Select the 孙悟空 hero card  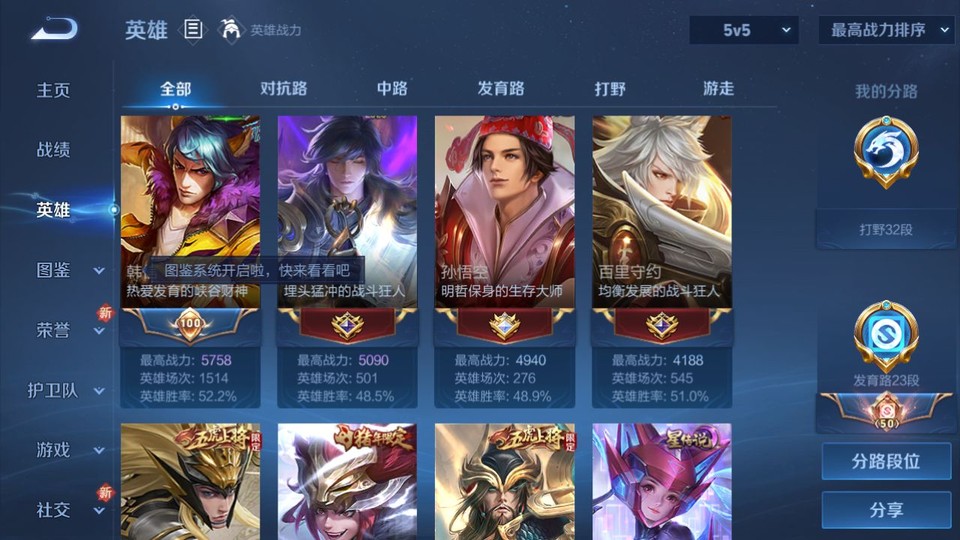(504, 230)
